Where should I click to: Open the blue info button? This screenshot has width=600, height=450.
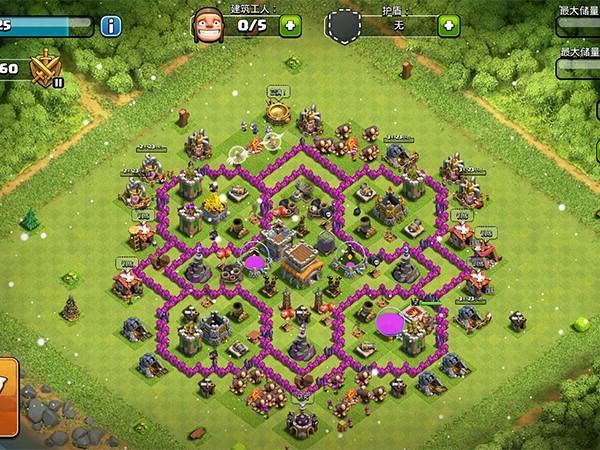click(x=110, y=25)
